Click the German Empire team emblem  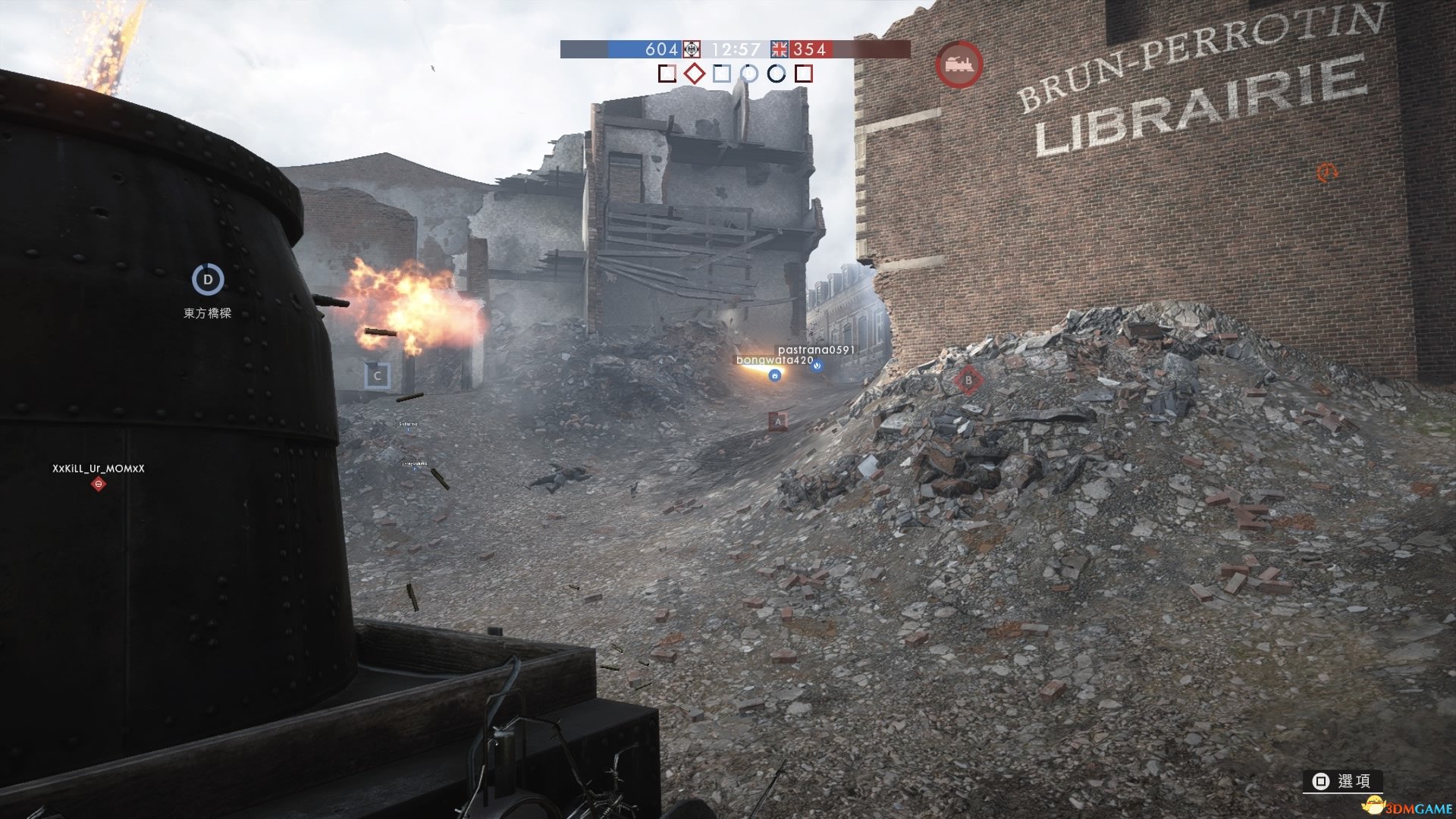(691, 49)
